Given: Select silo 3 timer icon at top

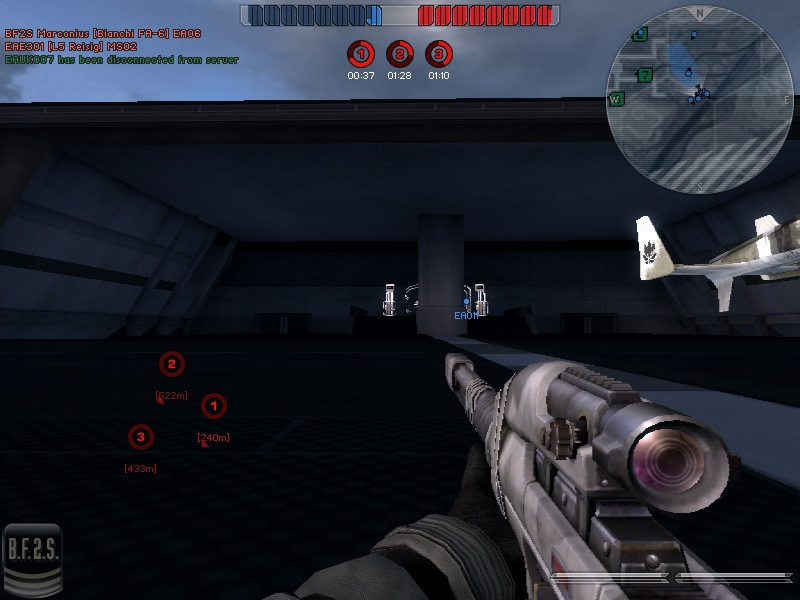Looking at the screenshot, I should 437,54.
